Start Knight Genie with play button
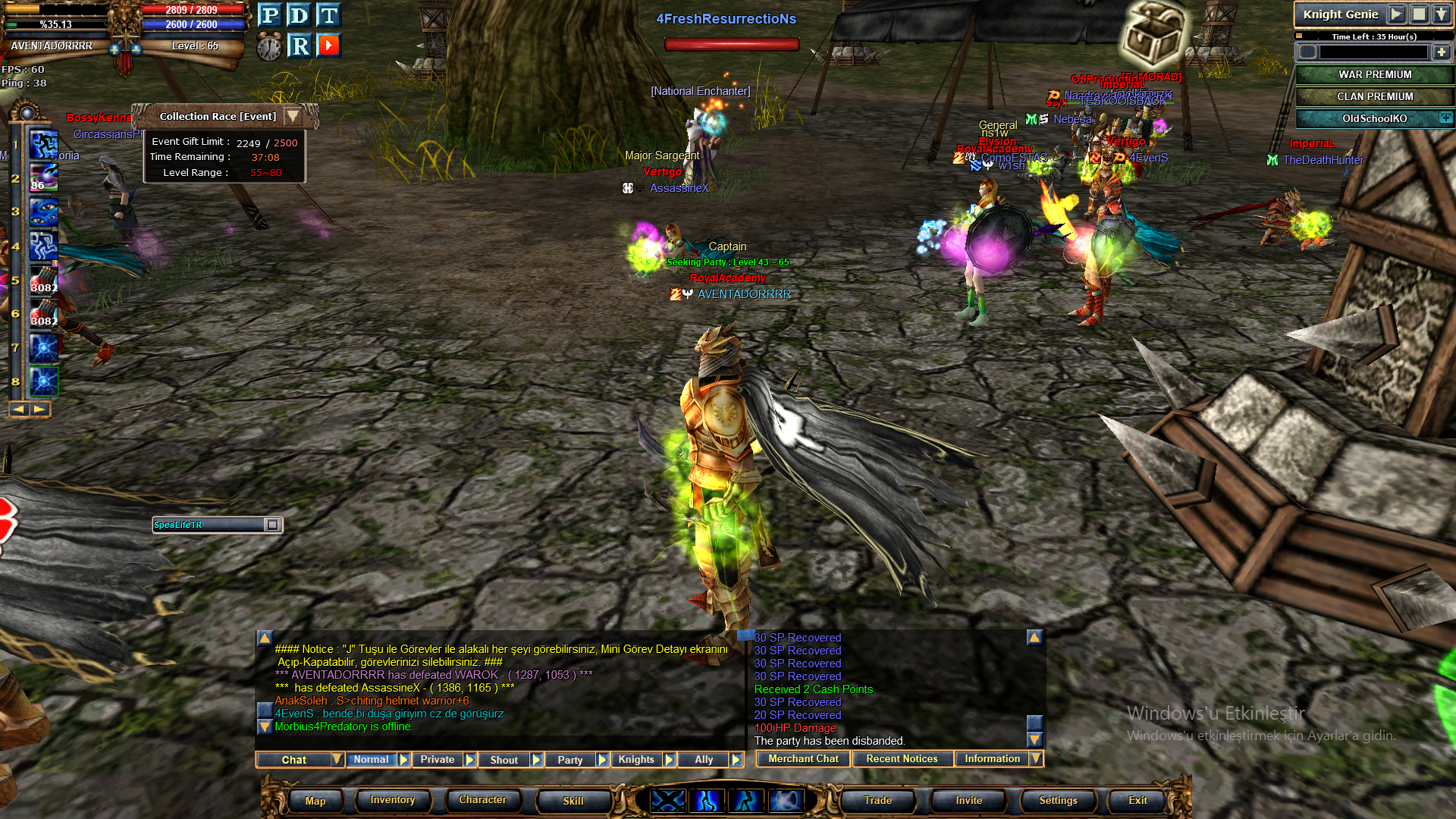Viewport: 1456px width, 819px height. click(x=1396, y=14)
